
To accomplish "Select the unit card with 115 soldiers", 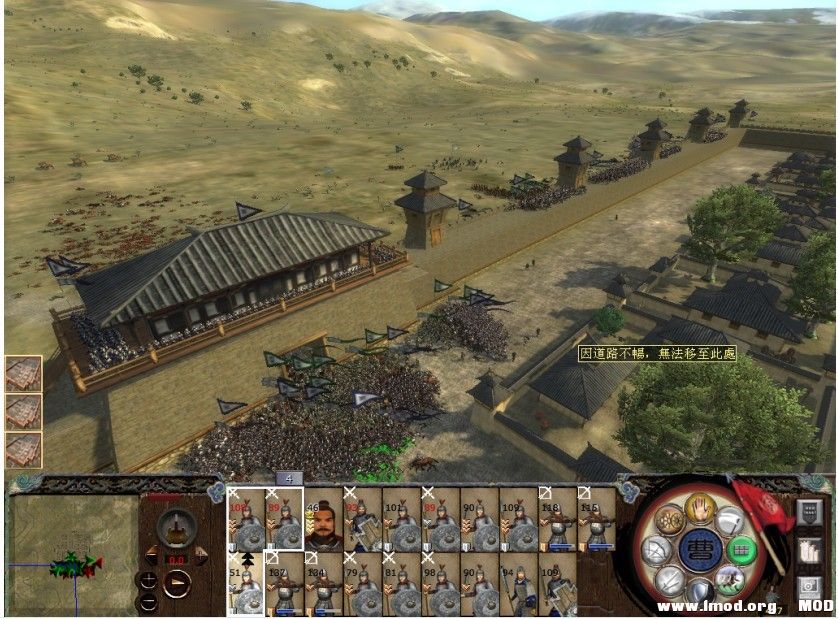I will 596,518.
